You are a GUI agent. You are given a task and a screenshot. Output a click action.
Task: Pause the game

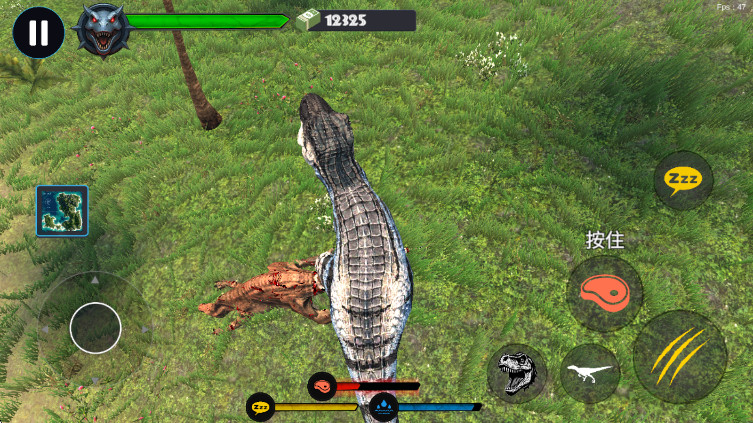coord(38,32)
